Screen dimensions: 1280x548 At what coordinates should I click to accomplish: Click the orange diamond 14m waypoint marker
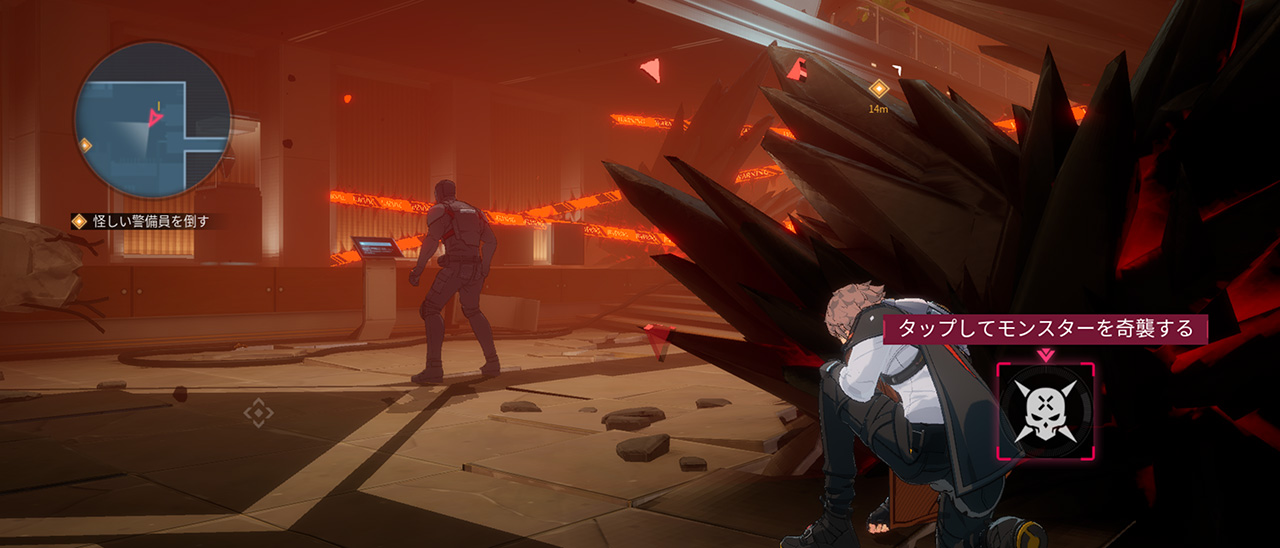pyautogui.click(x=878, y=89)
